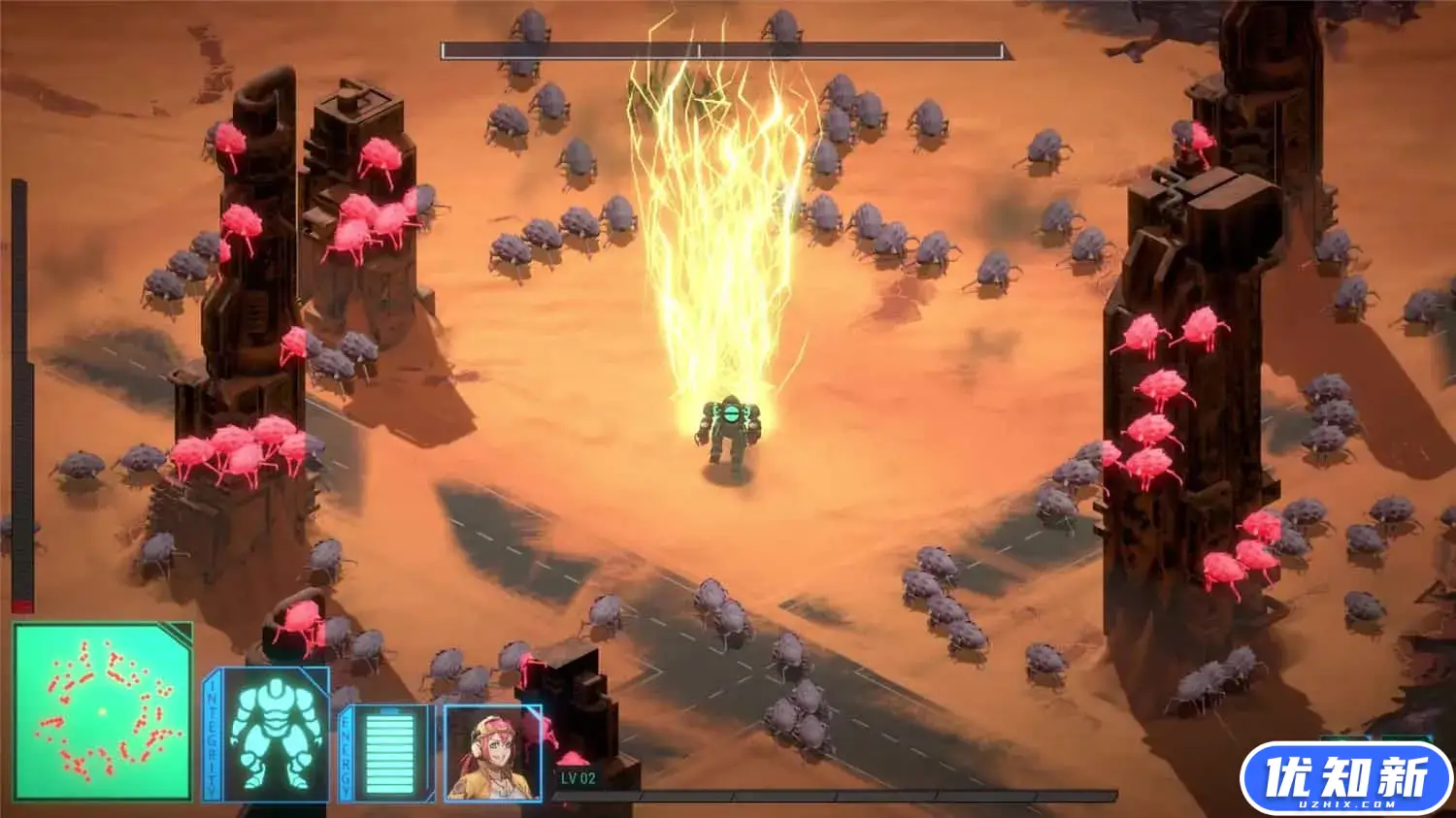This screenshot has height=818, width=1456.
Task: Click the blue uzhix.com watermark logo
Action: pyautogui.click(x=1346, y=778)
